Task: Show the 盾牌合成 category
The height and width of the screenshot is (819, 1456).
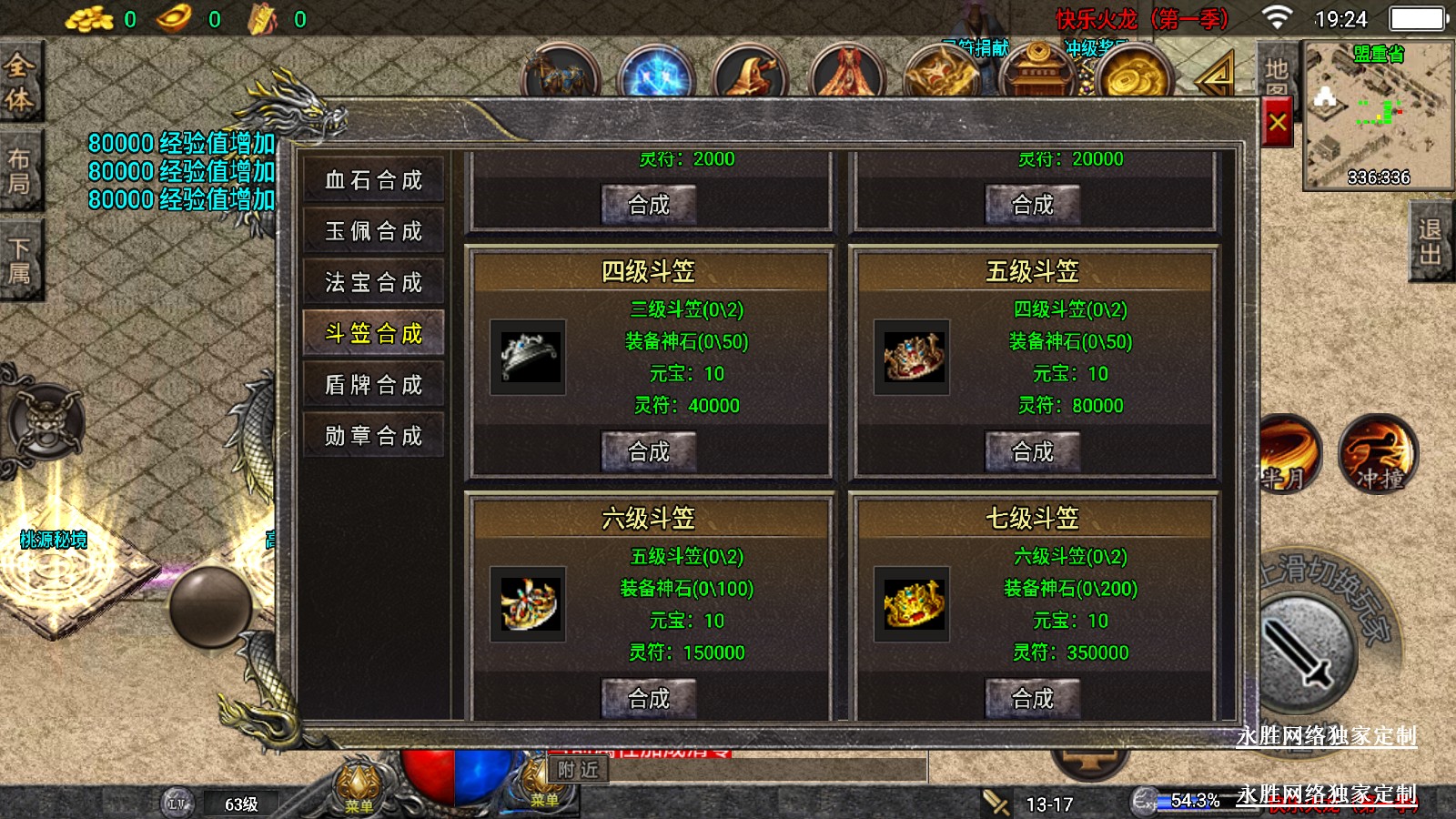Action: [374, 385]
